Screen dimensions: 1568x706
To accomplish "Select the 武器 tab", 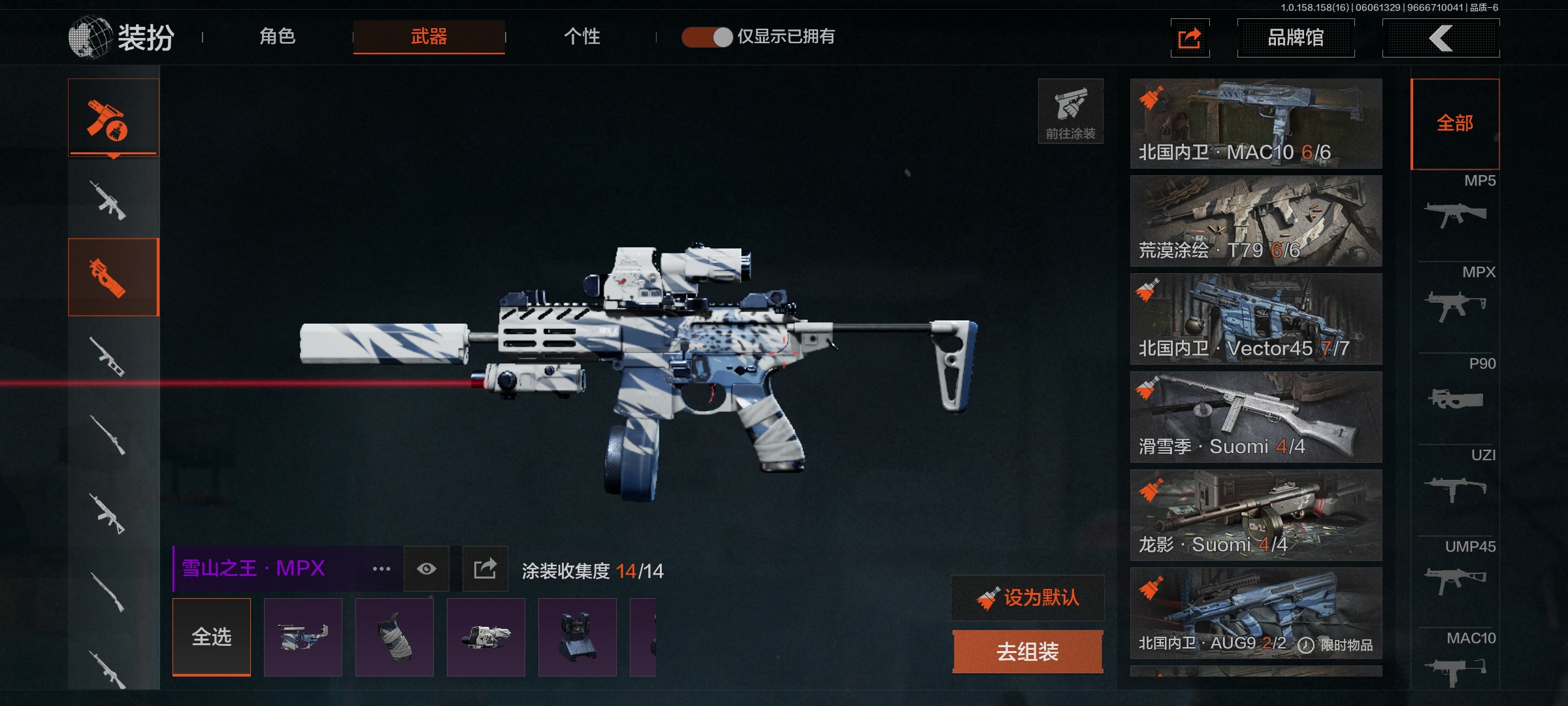I will [429, 37].
